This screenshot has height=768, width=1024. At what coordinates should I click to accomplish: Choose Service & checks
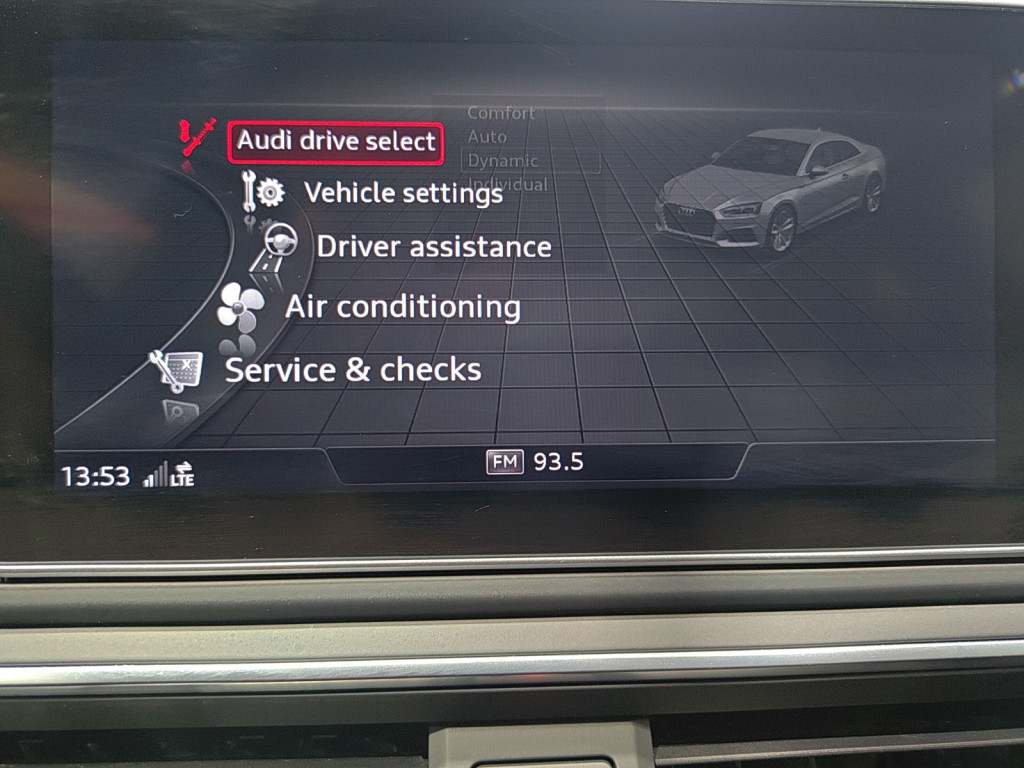tap(352, 370)
